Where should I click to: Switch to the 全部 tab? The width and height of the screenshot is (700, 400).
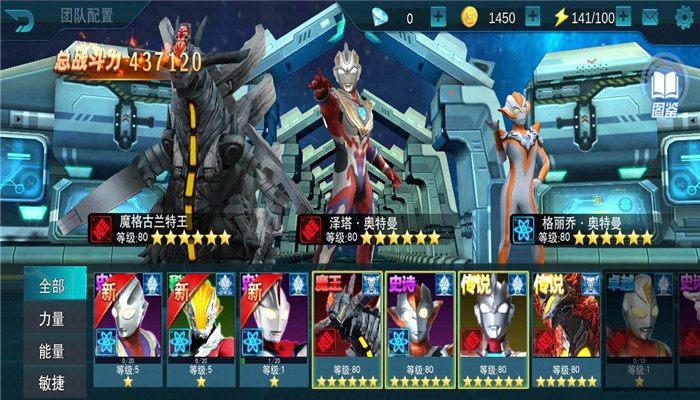point(50,286)
